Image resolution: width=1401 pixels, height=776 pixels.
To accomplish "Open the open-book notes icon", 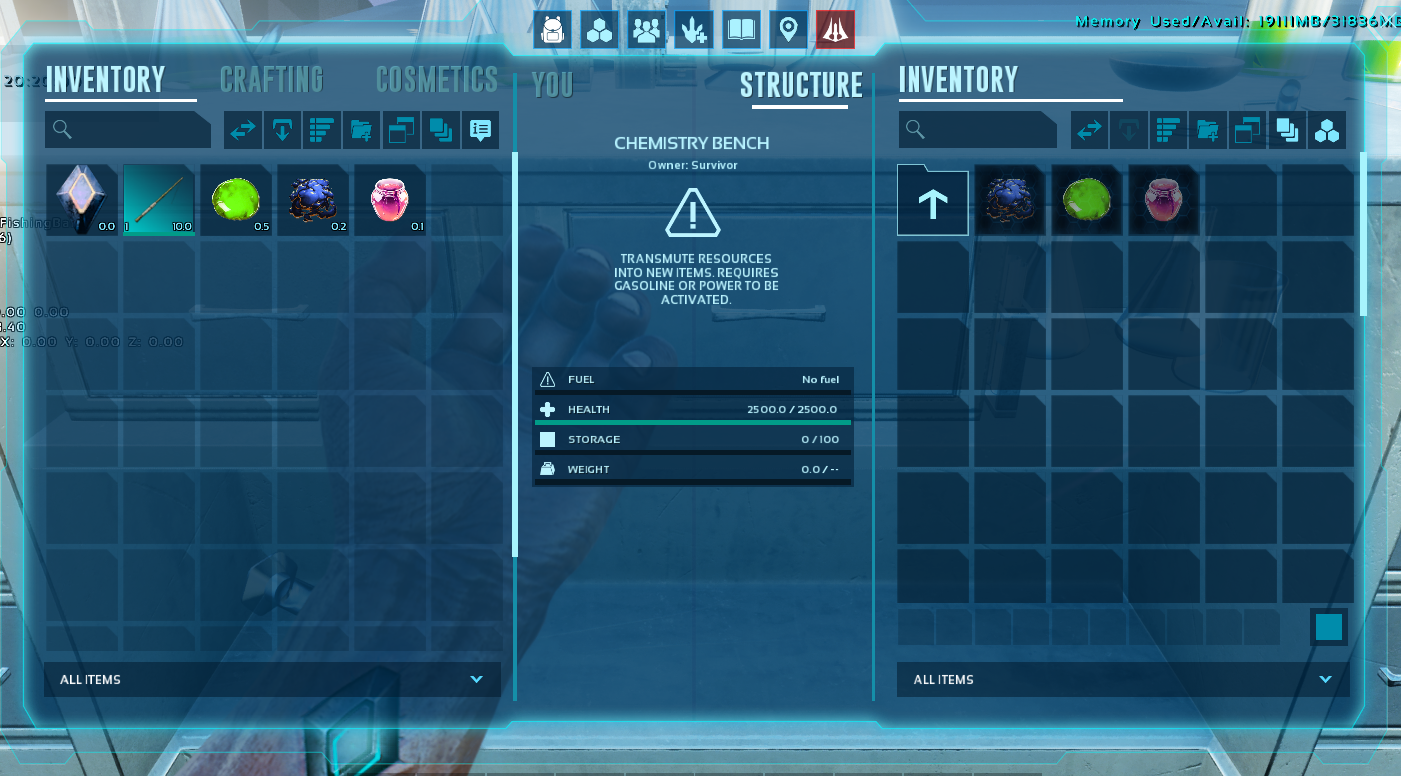I will point(741,30).
